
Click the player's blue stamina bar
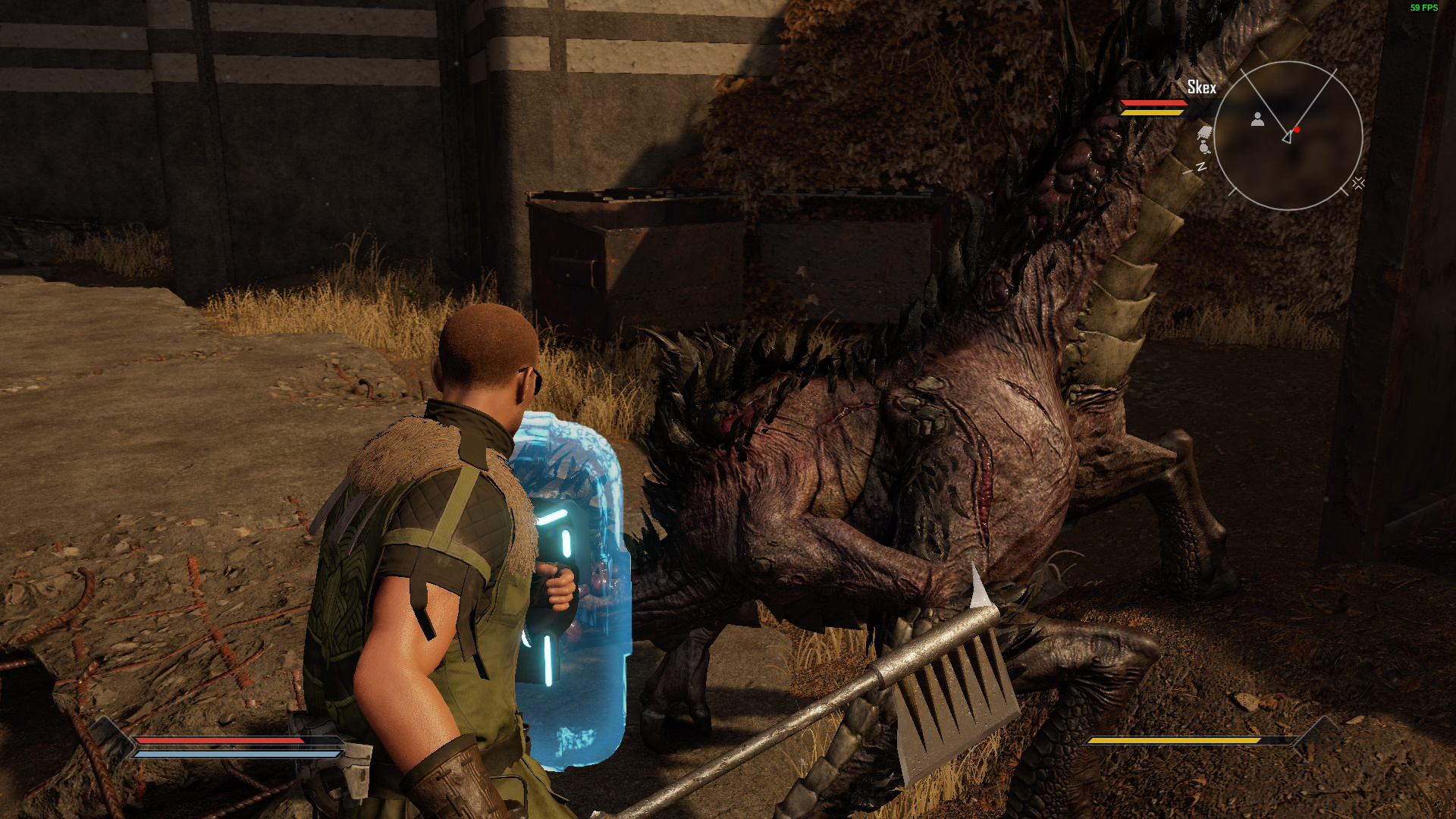coord(220,755)
